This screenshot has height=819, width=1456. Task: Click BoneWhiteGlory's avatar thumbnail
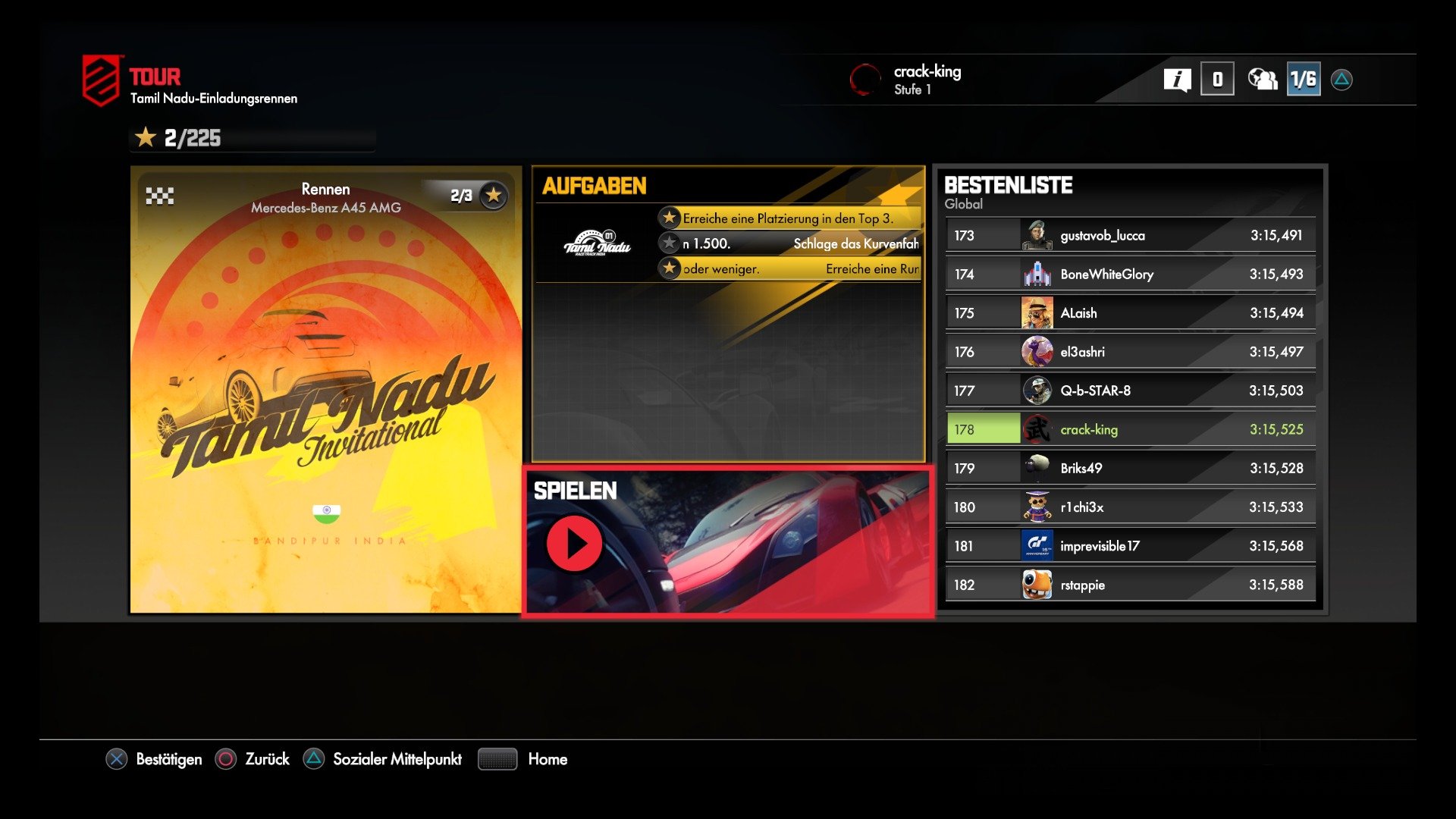1037,274
